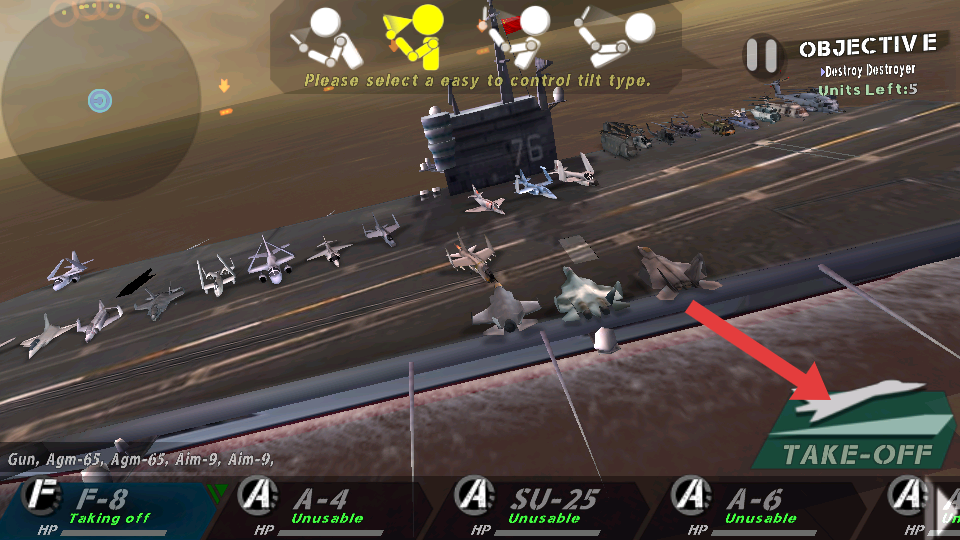The width and height of the screenshot is (960, 540).
Task: Select the A-6 aircraft slot
Action: point(759,507)
